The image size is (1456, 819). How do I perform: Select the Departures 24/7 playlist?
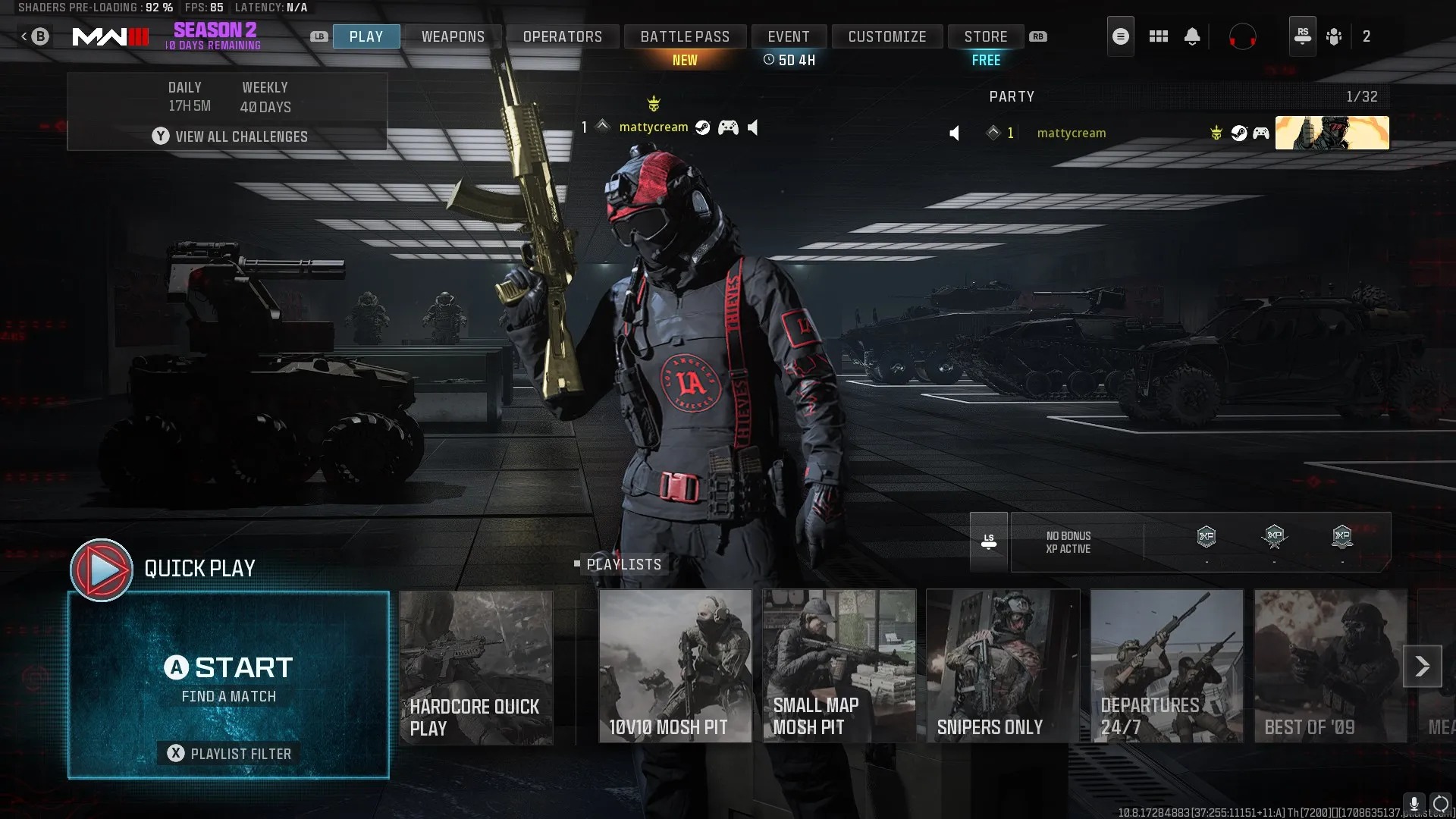pos(1166,667)
